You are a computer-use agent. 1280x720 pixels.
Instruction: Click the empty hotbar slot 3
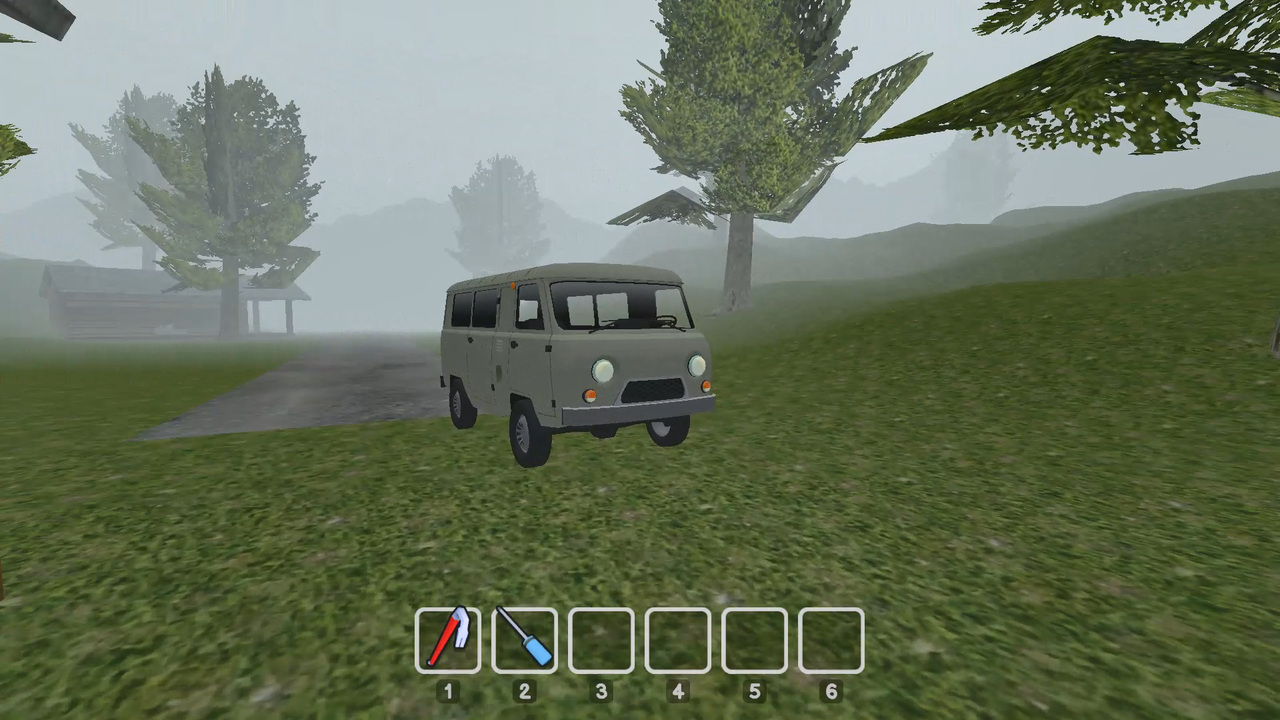click(x=601, y=640)
